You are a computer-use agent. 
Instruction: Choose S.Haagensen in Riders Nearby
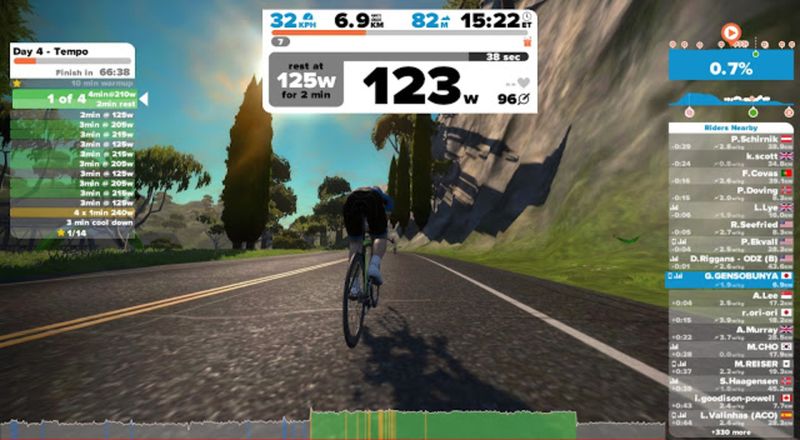(730, 384)
